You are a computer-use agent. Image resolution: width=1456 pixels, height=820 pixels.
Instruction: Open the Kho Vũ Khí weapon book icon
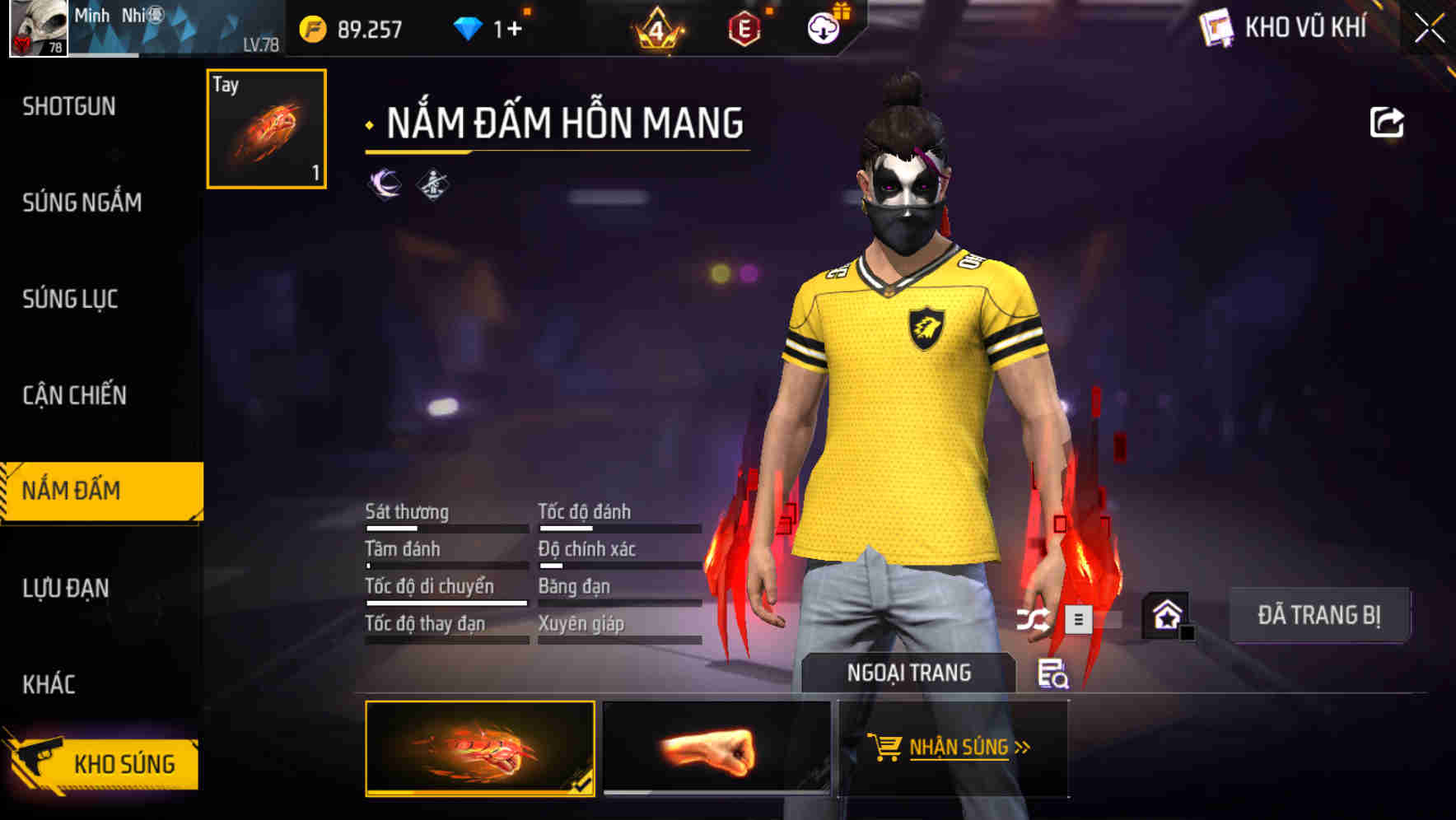tap(1216, 27)
